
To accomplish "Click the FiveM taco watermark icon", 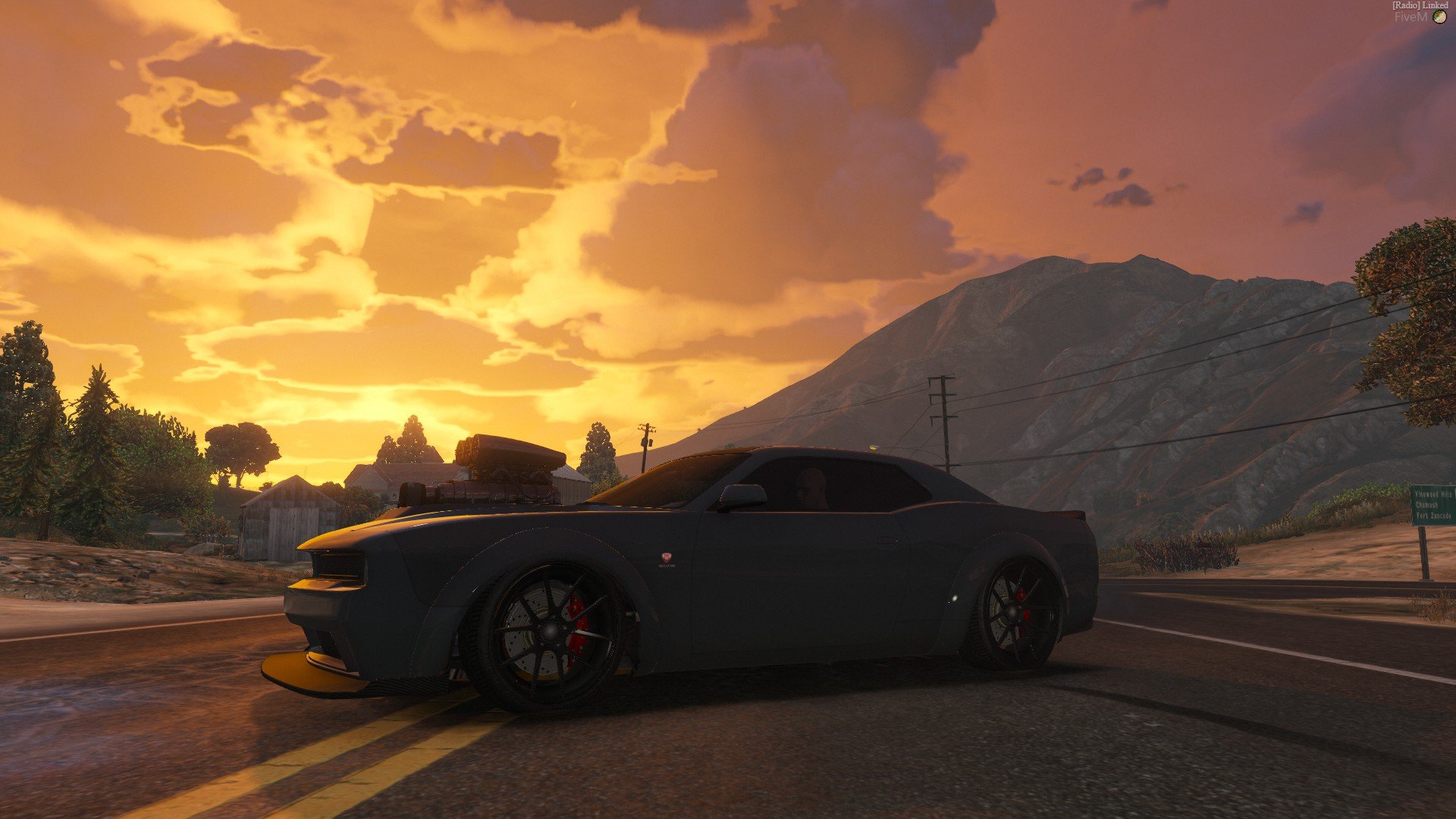I will (x=1439, y=17).
